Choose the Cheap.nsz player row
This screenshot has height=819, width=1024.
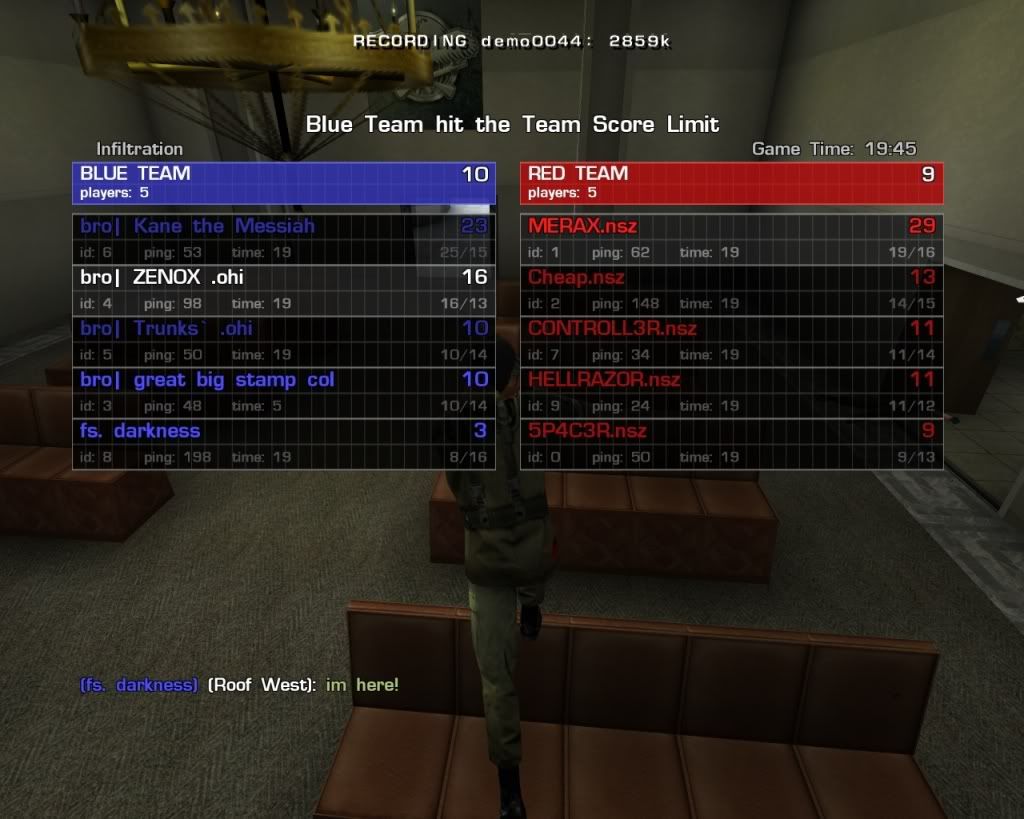pos(731,290)
